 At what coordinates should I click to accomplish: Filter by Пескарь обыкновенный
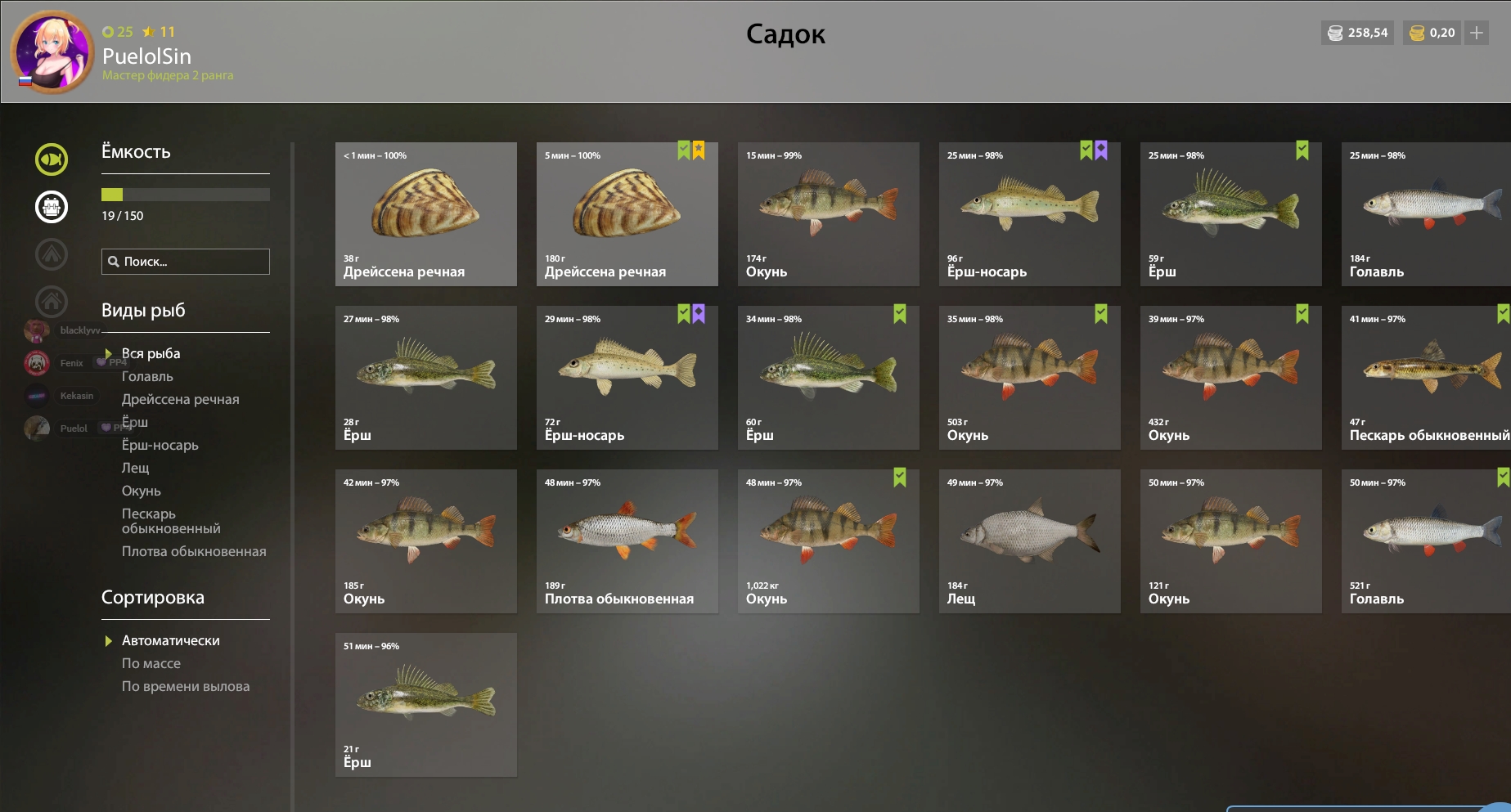[170, 521]
